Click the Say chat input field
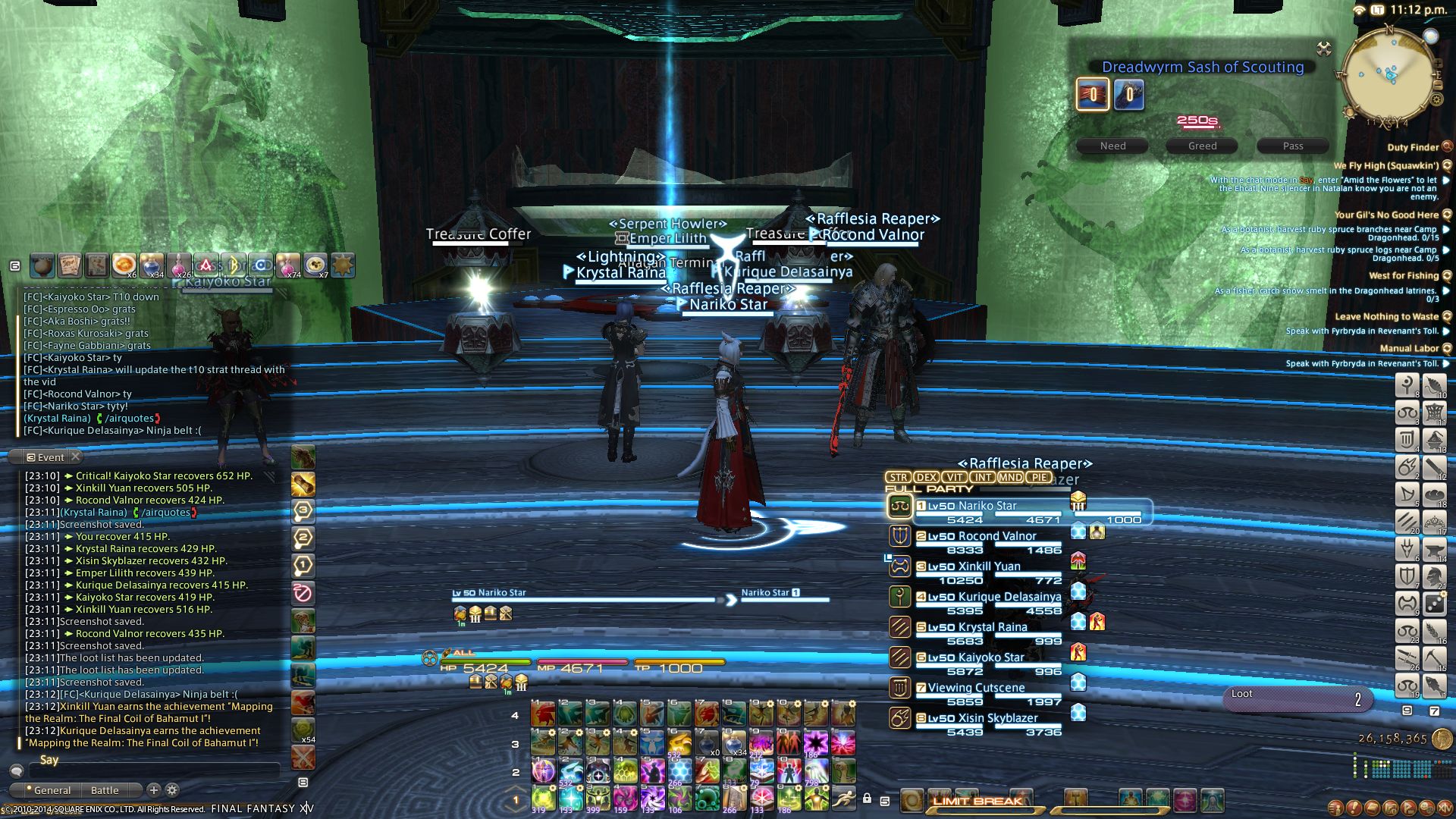This screenshot has height=819, width=1456. point(152,761)
